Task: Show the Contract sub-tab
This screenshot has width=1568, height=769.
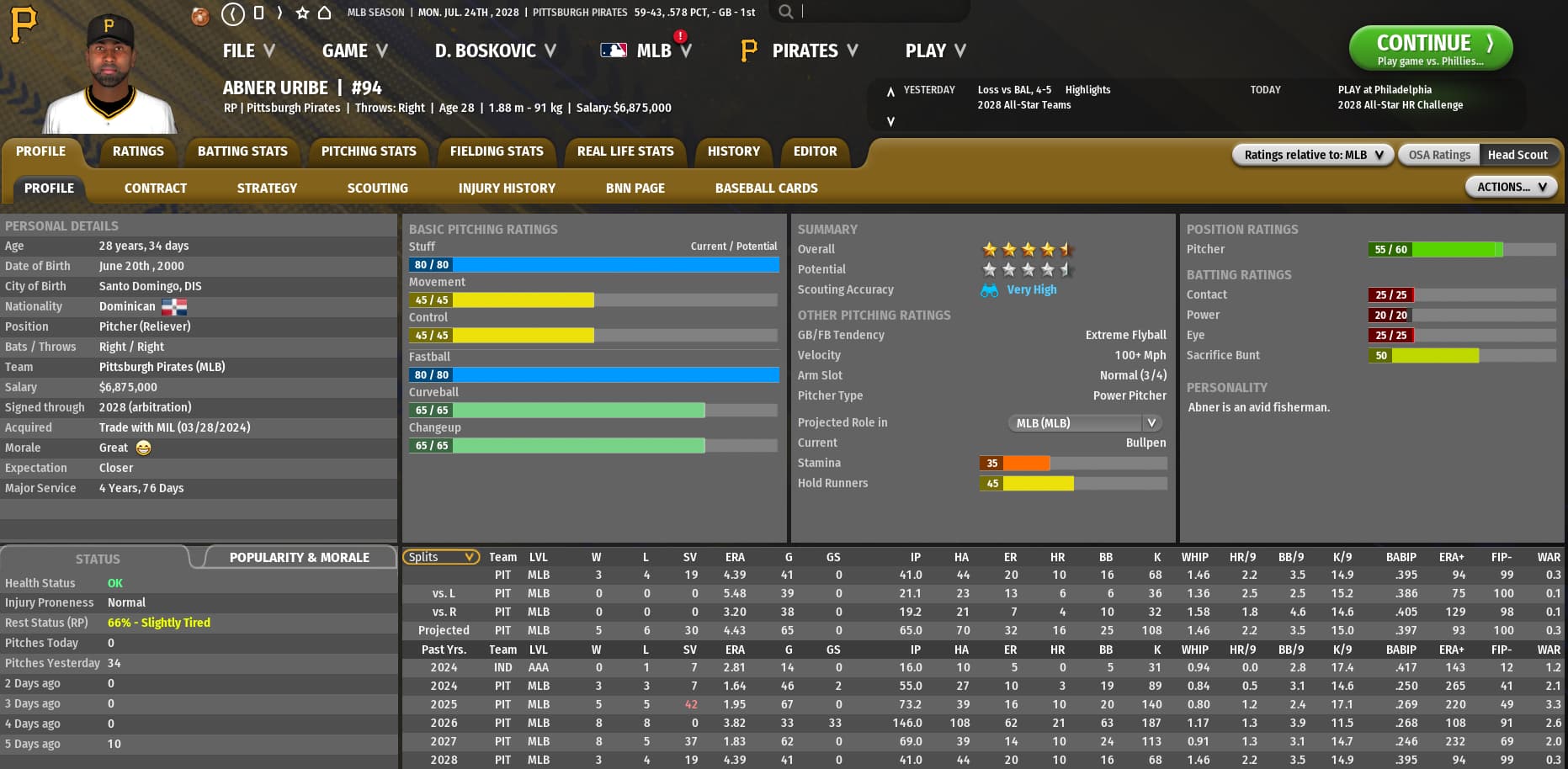Action: (x=156, y=188)
